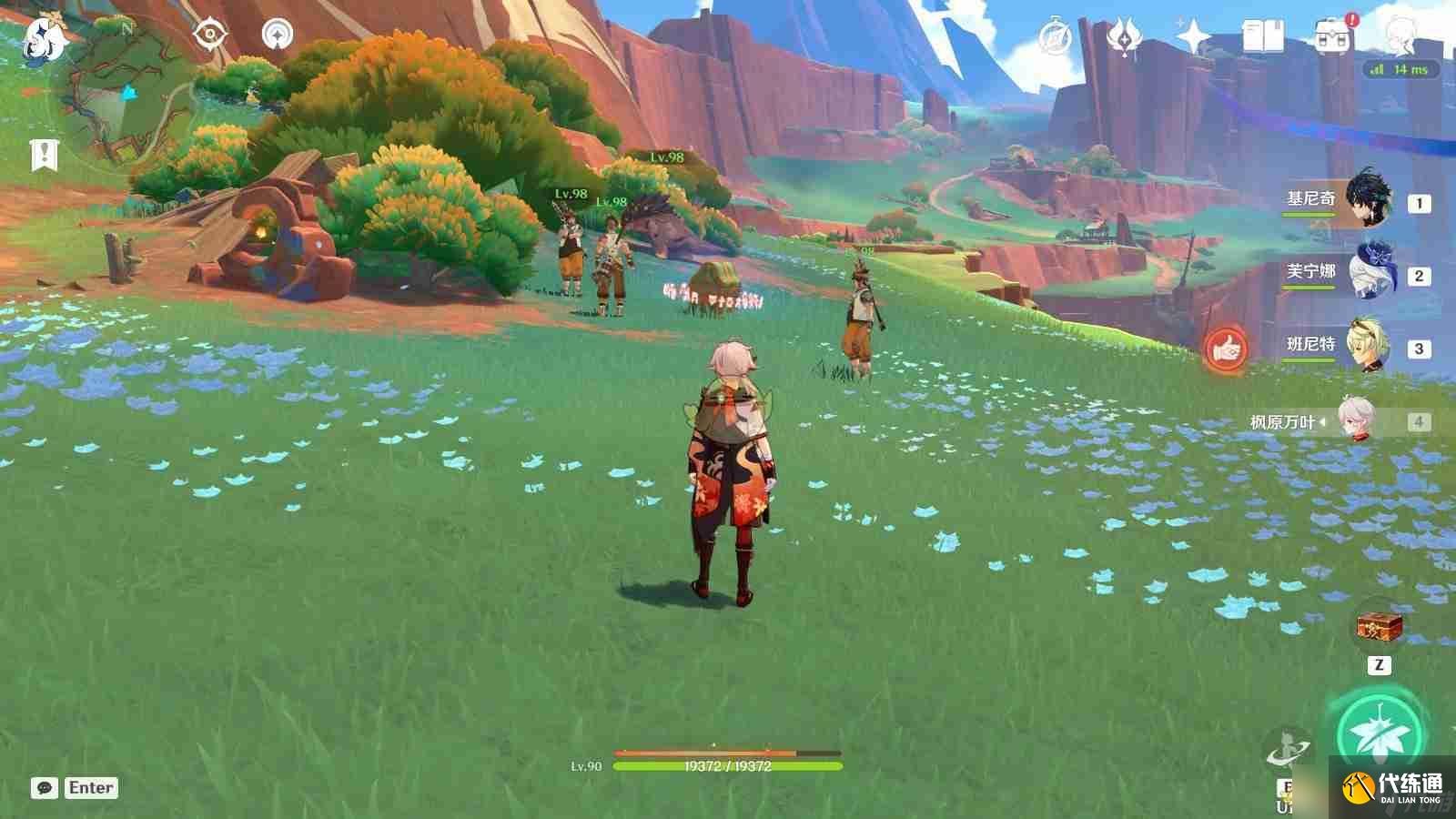Image resolution: width=1456 pixels, height=819 pixels.
Task: Switch to party member 班尼特
Action: coord(1368,346)
